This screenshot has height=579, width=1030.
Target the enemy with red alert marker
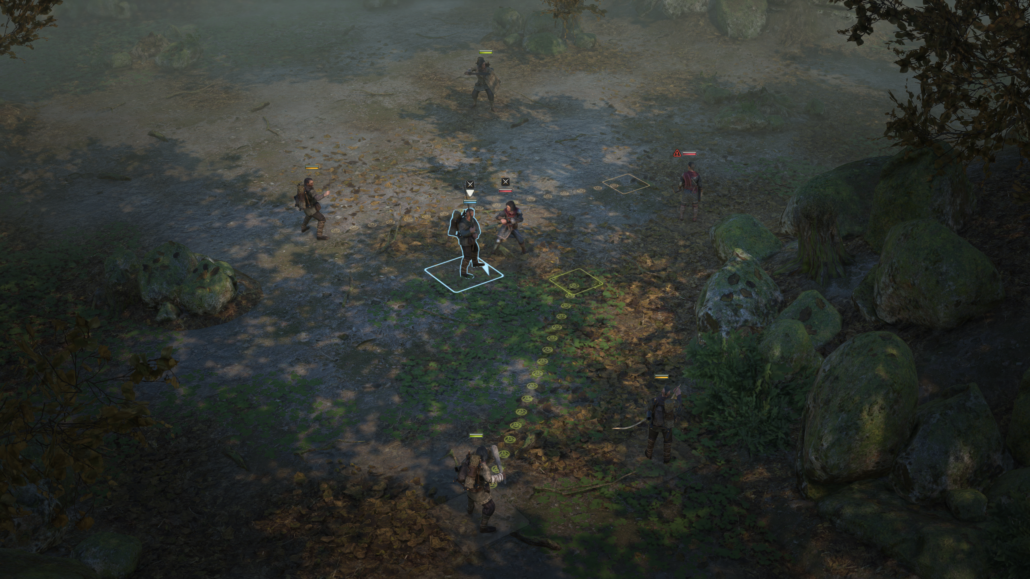(x=690, y=187)
